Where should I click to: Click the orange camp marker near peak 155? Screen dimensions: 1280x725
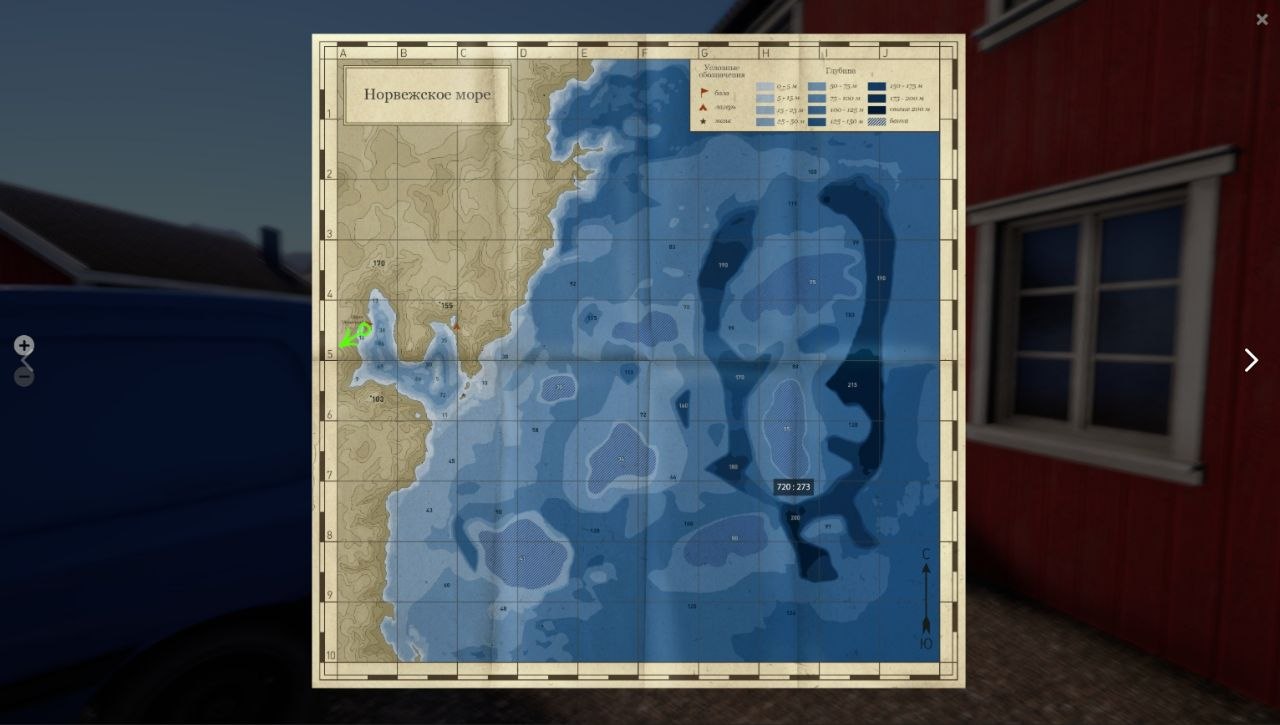point(457,327)
